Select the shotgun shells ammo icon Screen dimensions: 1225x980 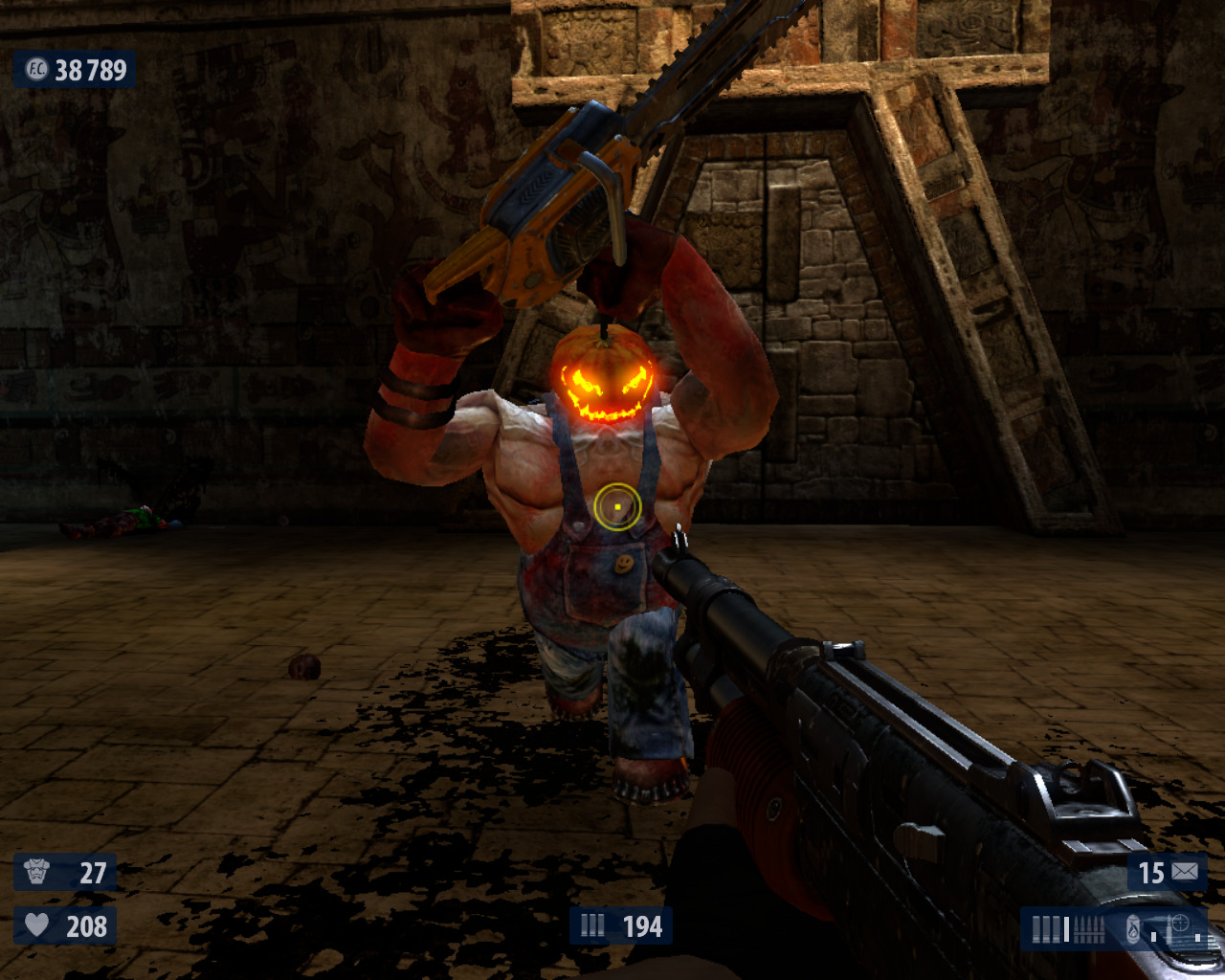click(x=1047, y=929)
